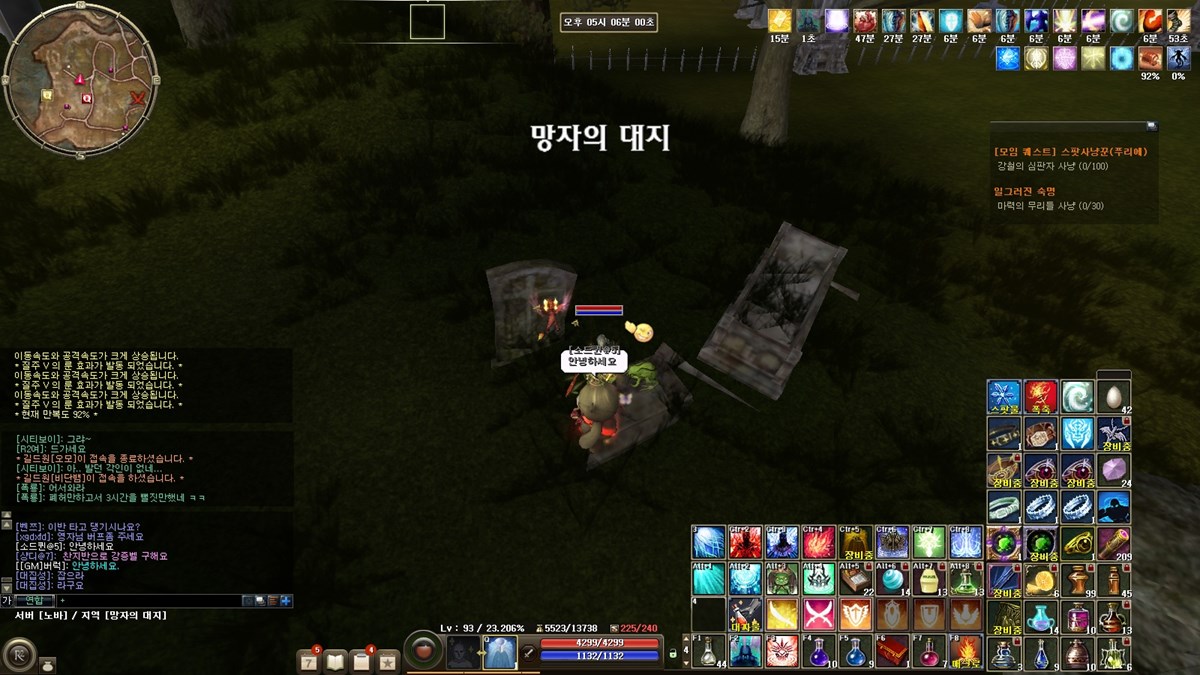Click the round R menu button
The width and height of the screenshot is (1200, 675).
(x=18, y=655)
